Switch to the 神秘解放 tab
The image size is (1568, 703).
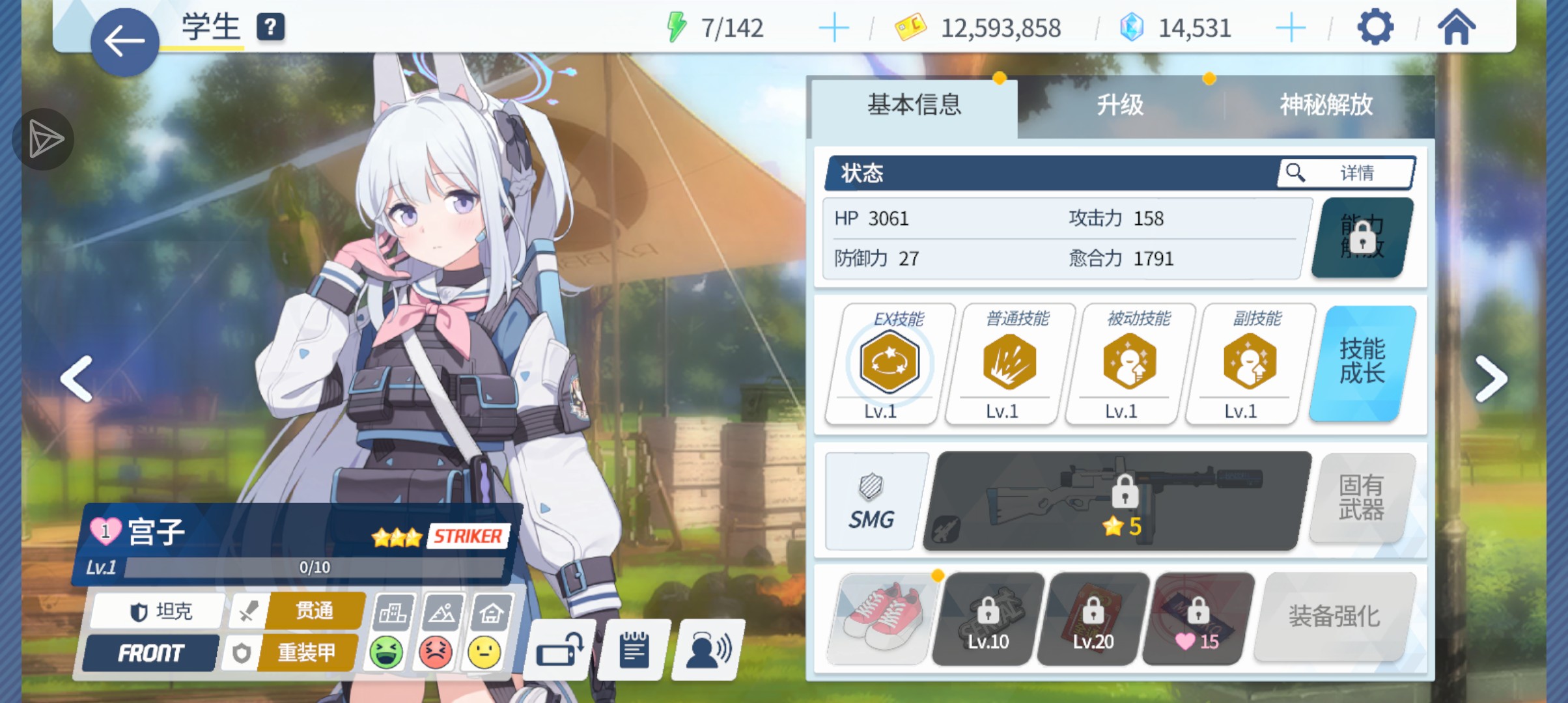pyautogui.click(x=1326, y=105)
